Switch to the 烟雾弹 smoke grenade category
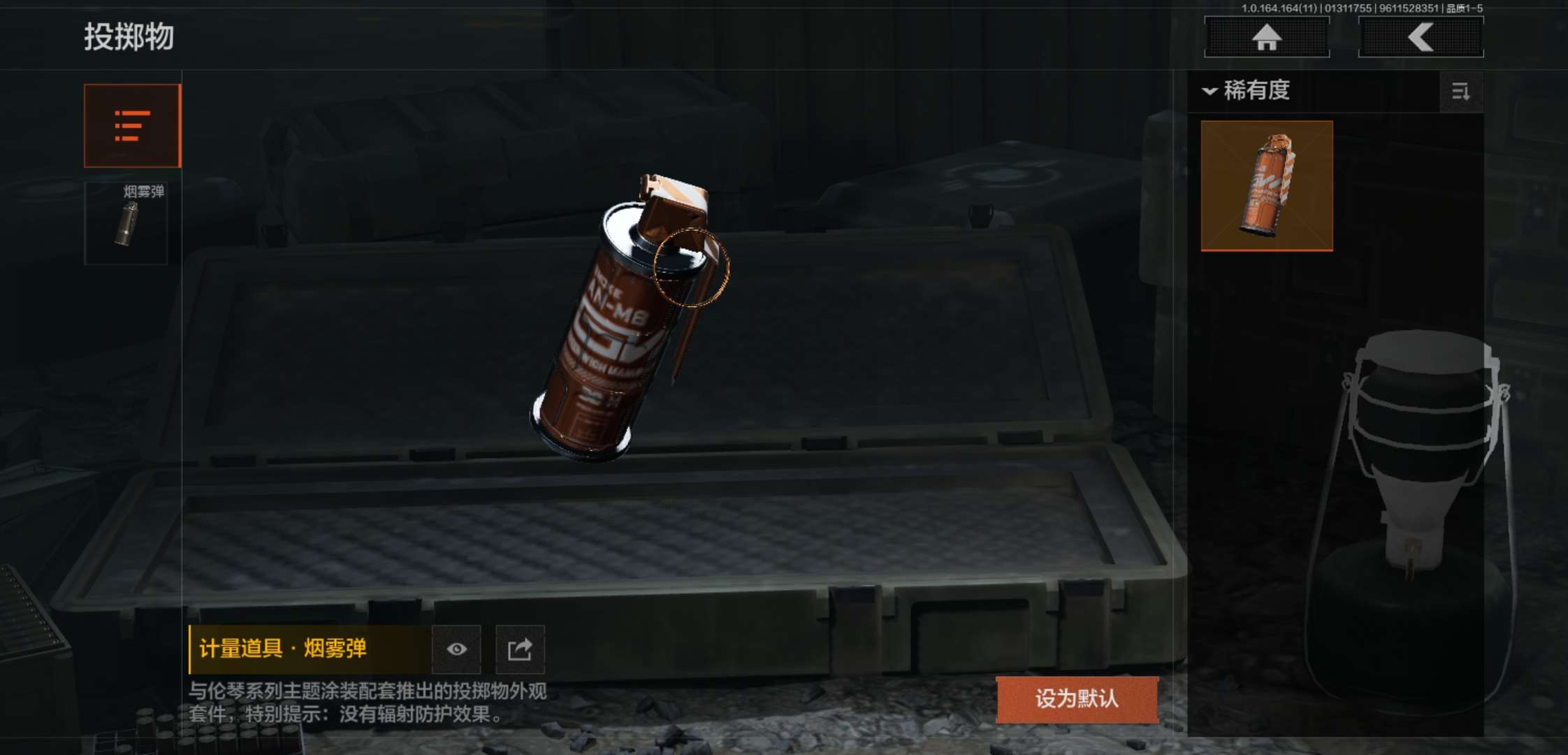 126,223
